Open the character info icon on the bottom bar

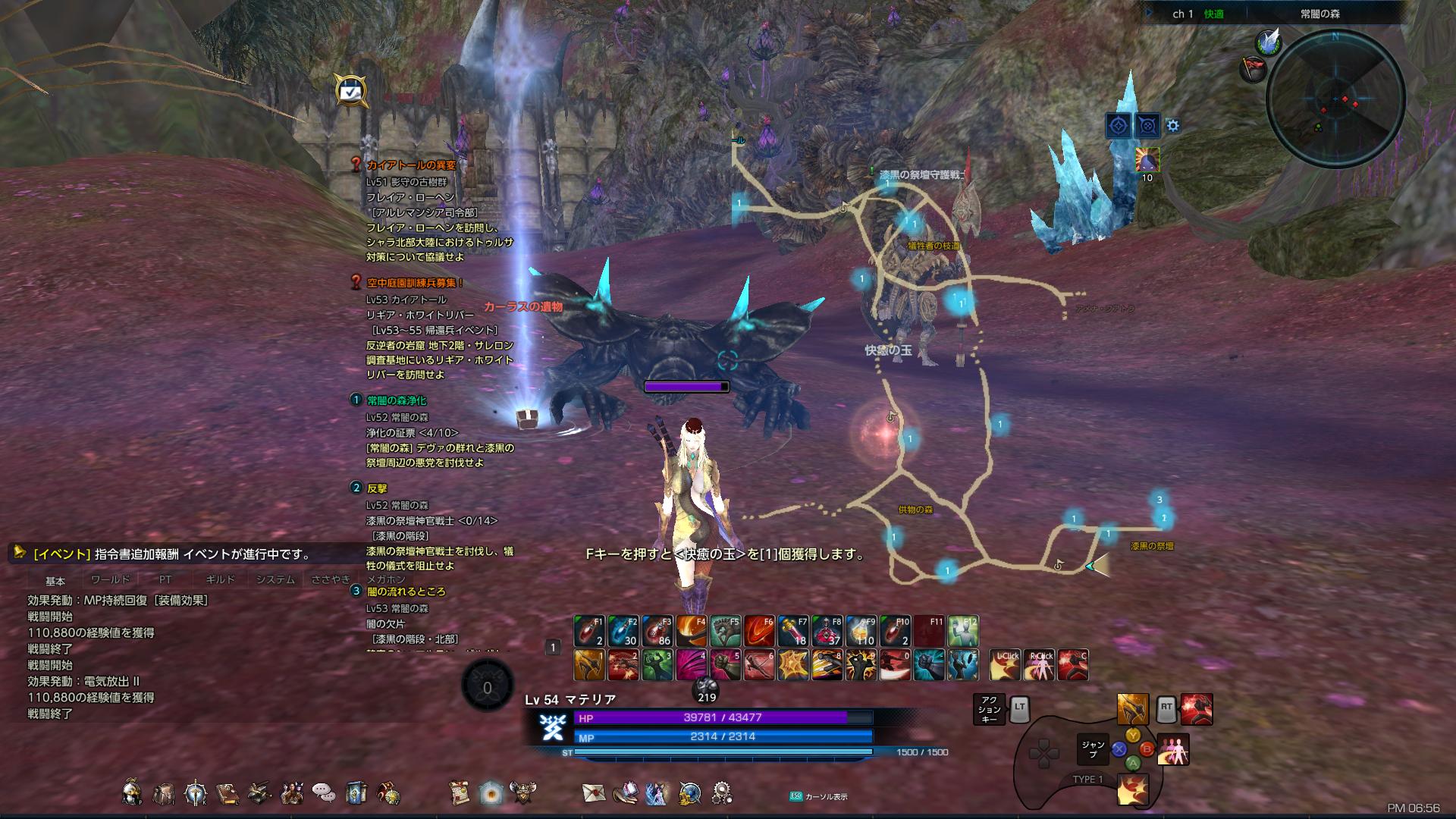[x=132, y=792]
